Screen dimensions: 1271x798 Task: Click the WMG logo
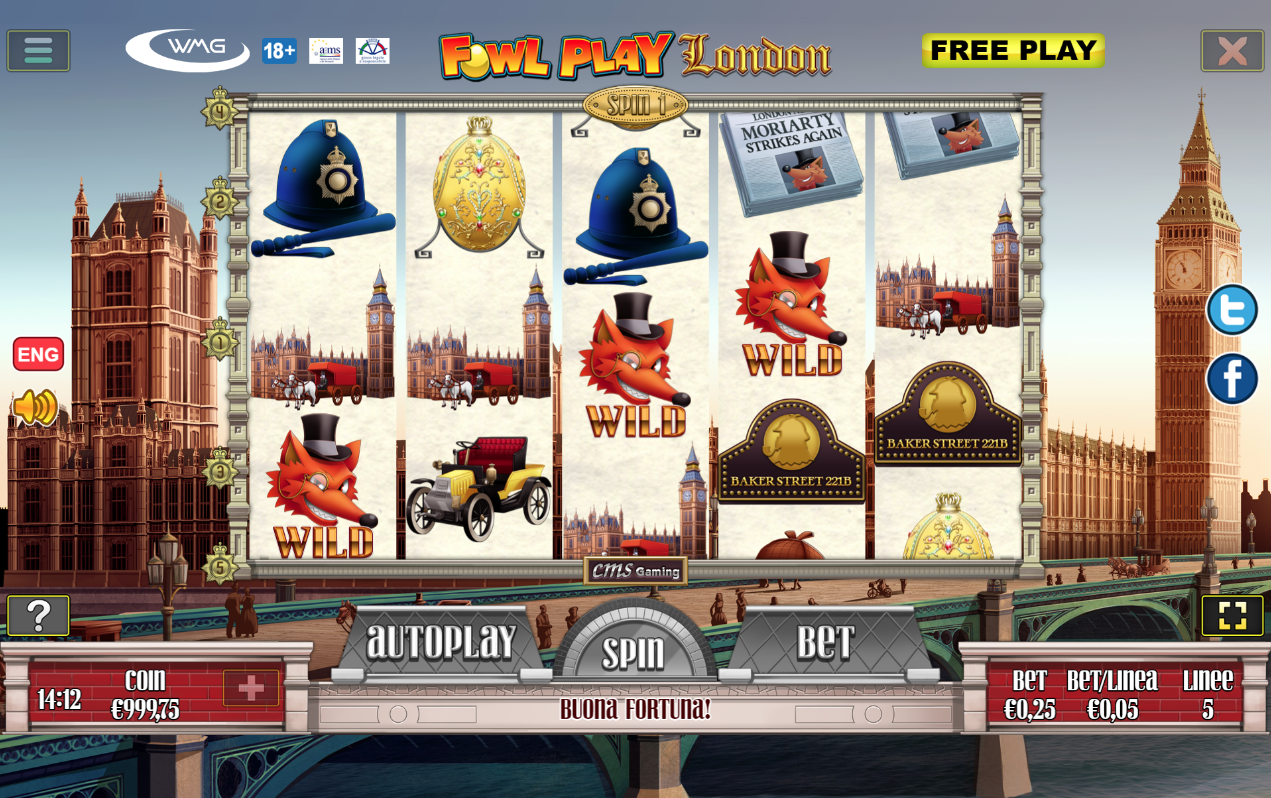(188, 49)
